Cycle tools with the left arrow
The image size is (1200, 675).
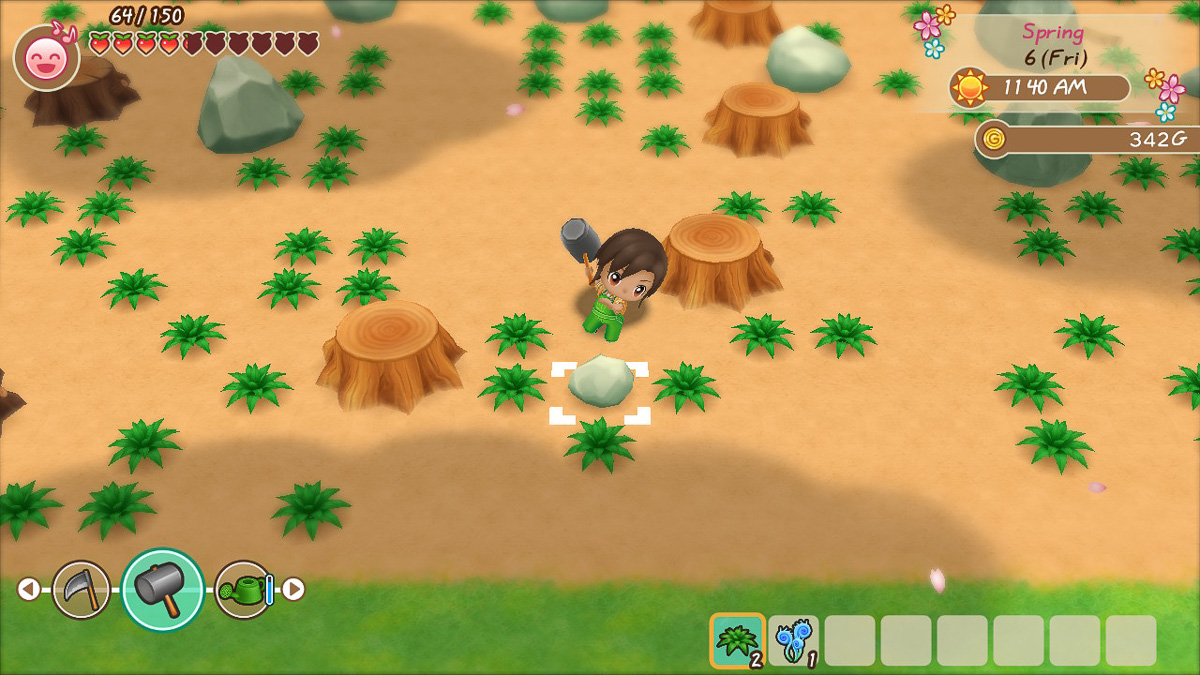click(x=28, y=589)
